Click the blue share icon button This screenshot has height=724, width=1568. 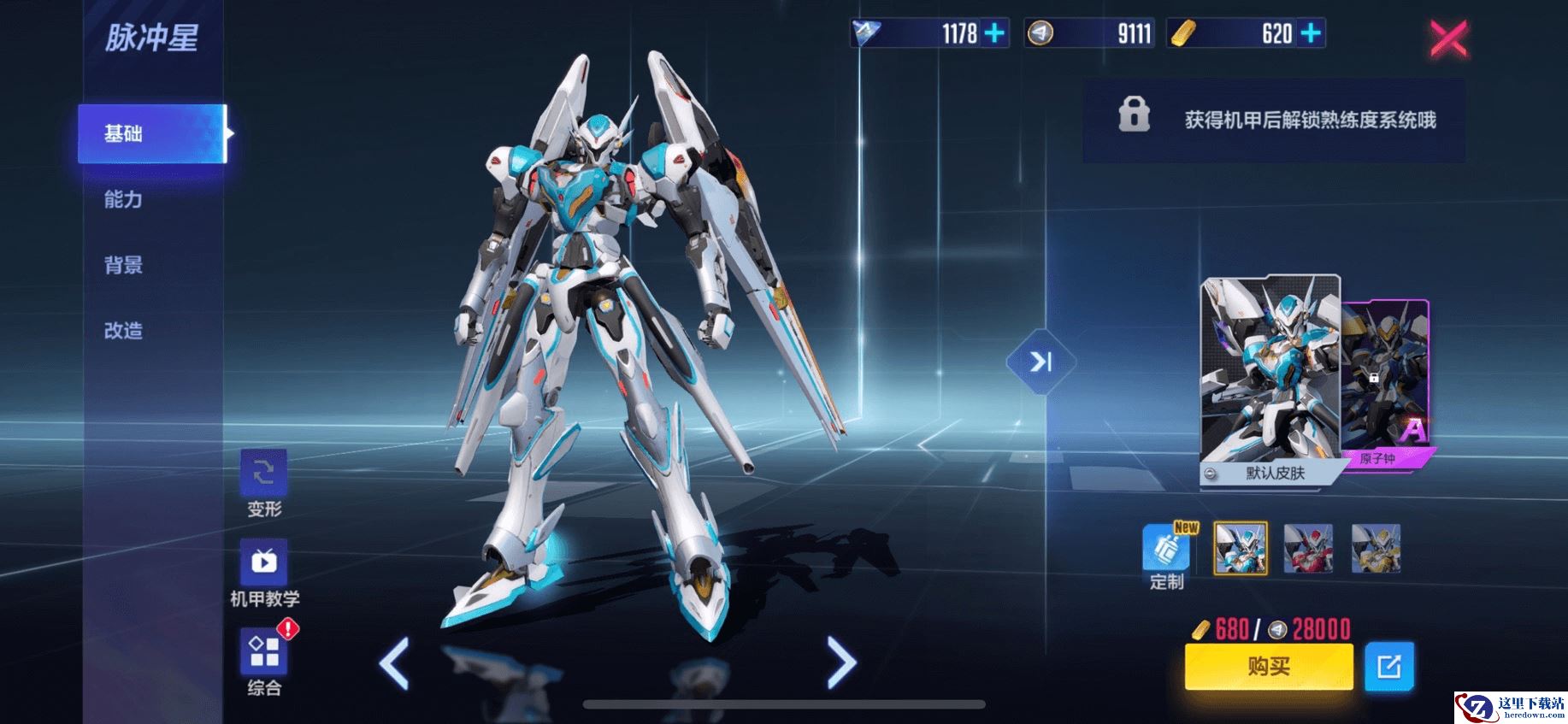(1389, 666)
